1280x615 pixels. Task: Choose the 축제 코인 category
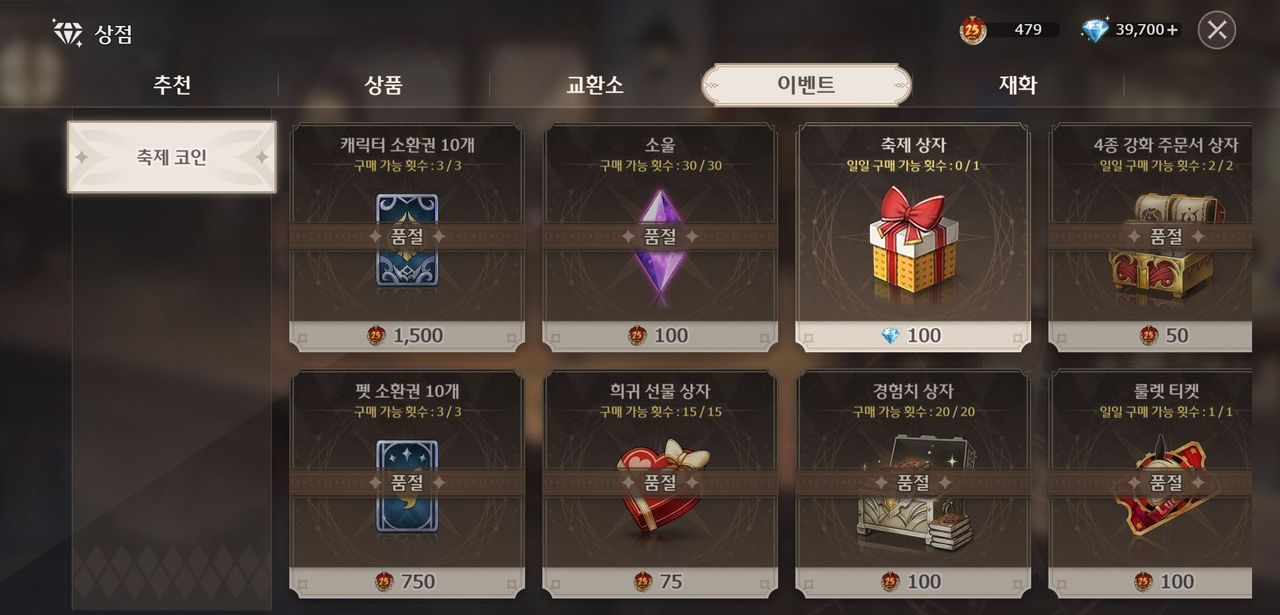coord(172,157)
